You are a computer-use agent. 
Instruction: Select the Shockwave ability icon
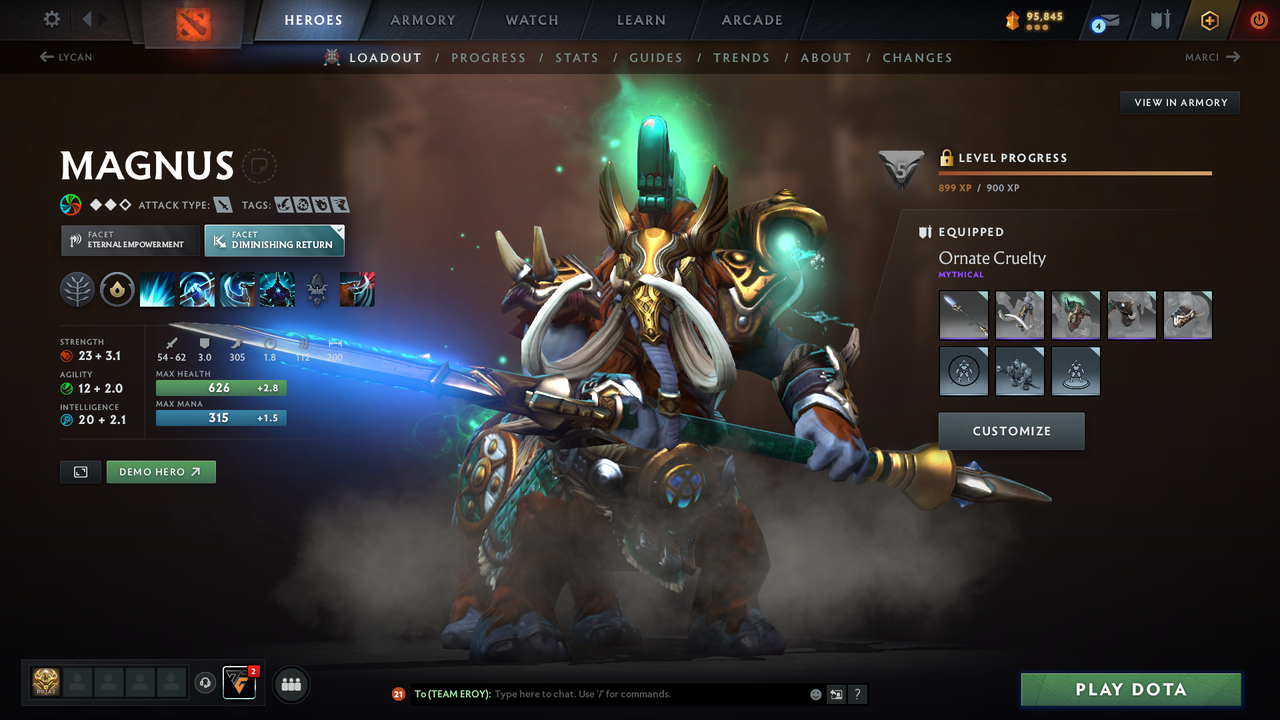point(157,289)
